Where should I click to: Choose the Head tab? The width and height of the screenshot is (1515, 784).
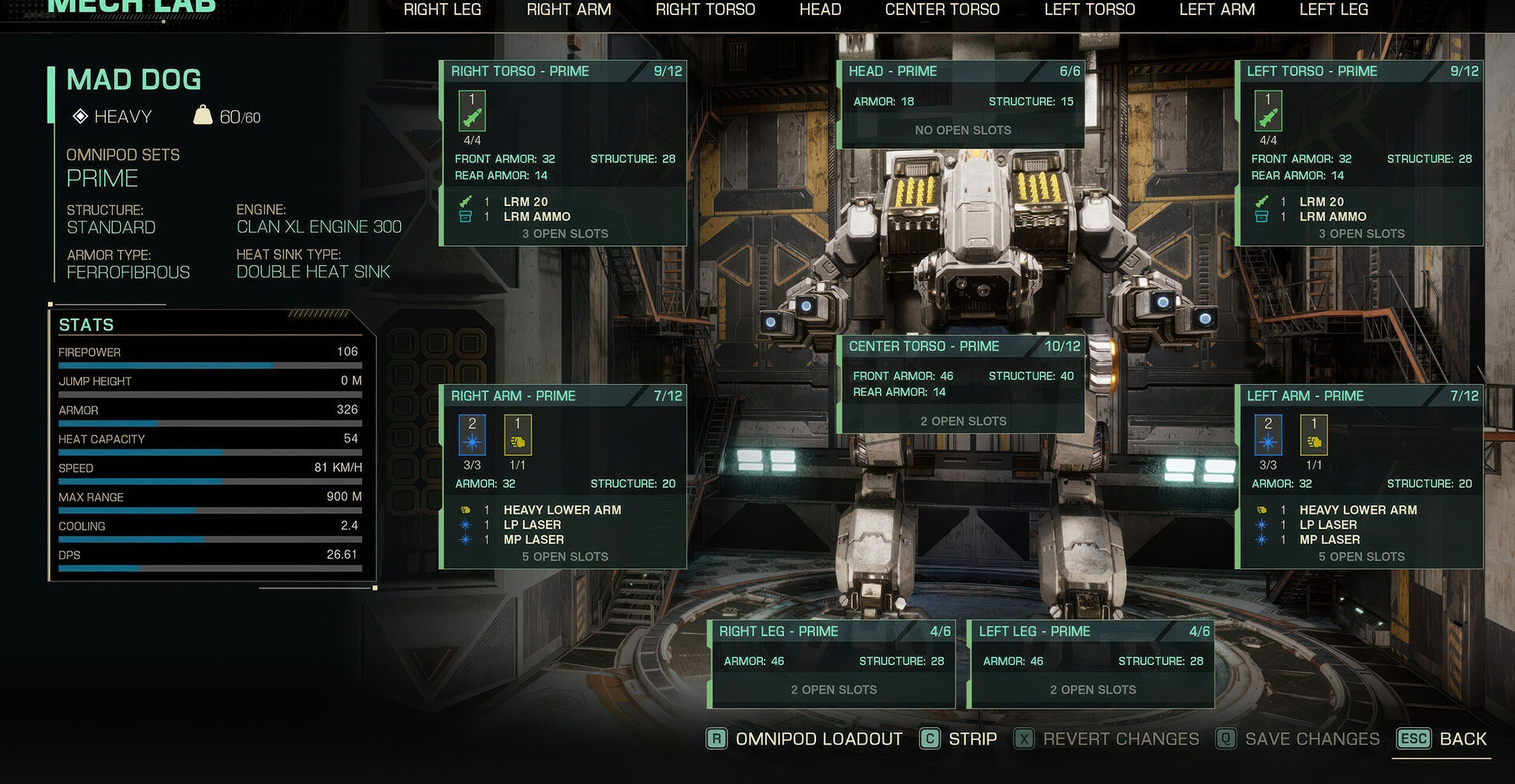pyautogui.click(x=820, y=10)
